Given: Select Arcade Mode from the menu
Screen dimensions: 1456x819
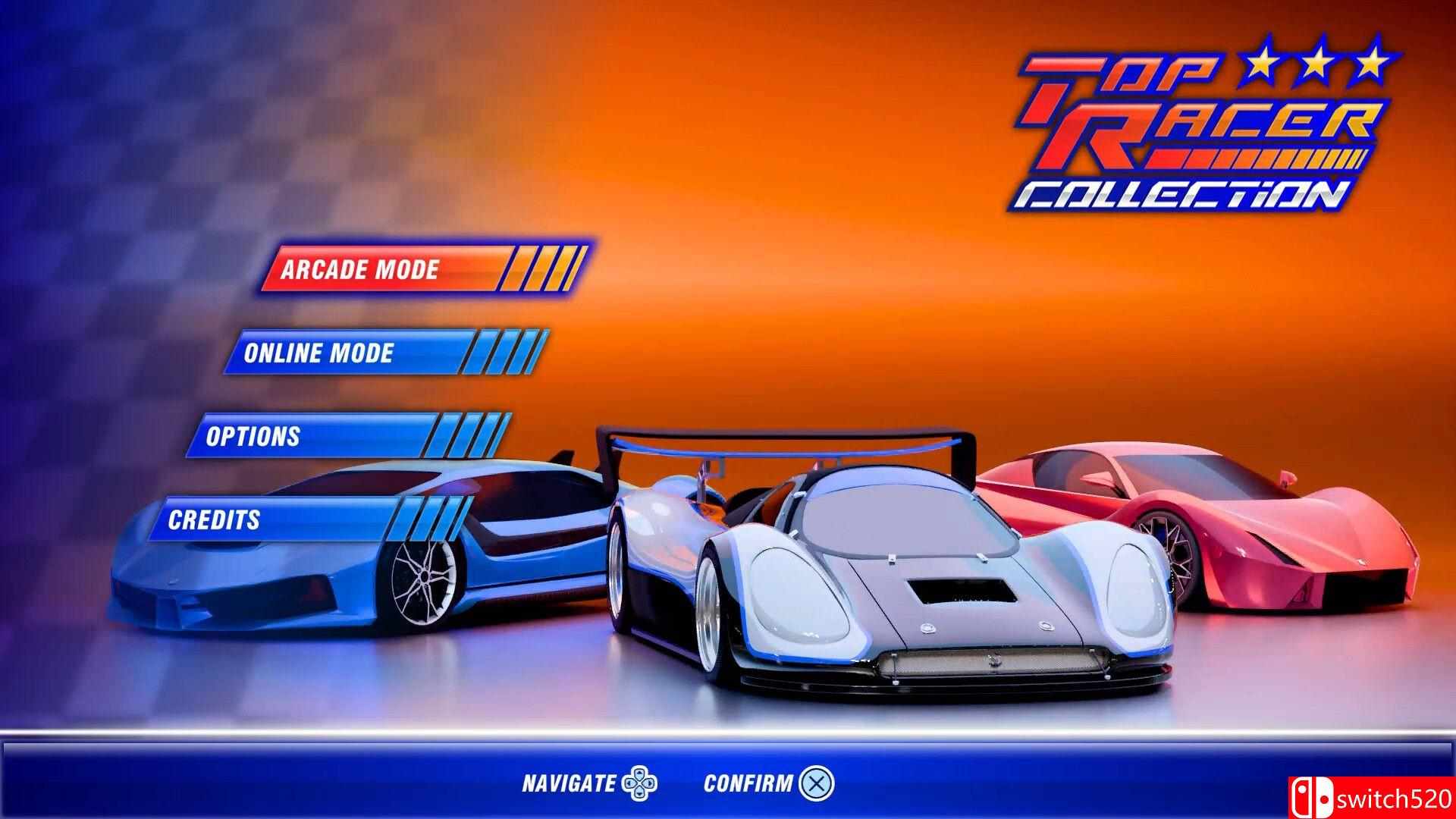Looking at the screenshot, I should pyautogui.click(x=360, y=269).
